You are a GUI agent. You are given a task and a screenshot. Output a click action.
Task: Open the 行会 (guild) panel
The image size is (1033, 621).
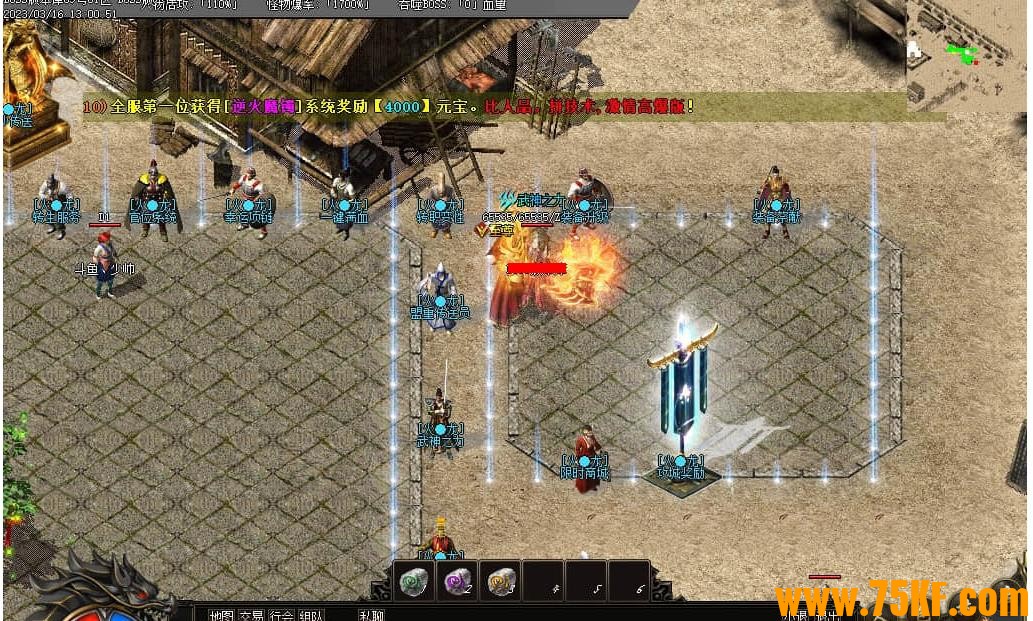point(281,614)
